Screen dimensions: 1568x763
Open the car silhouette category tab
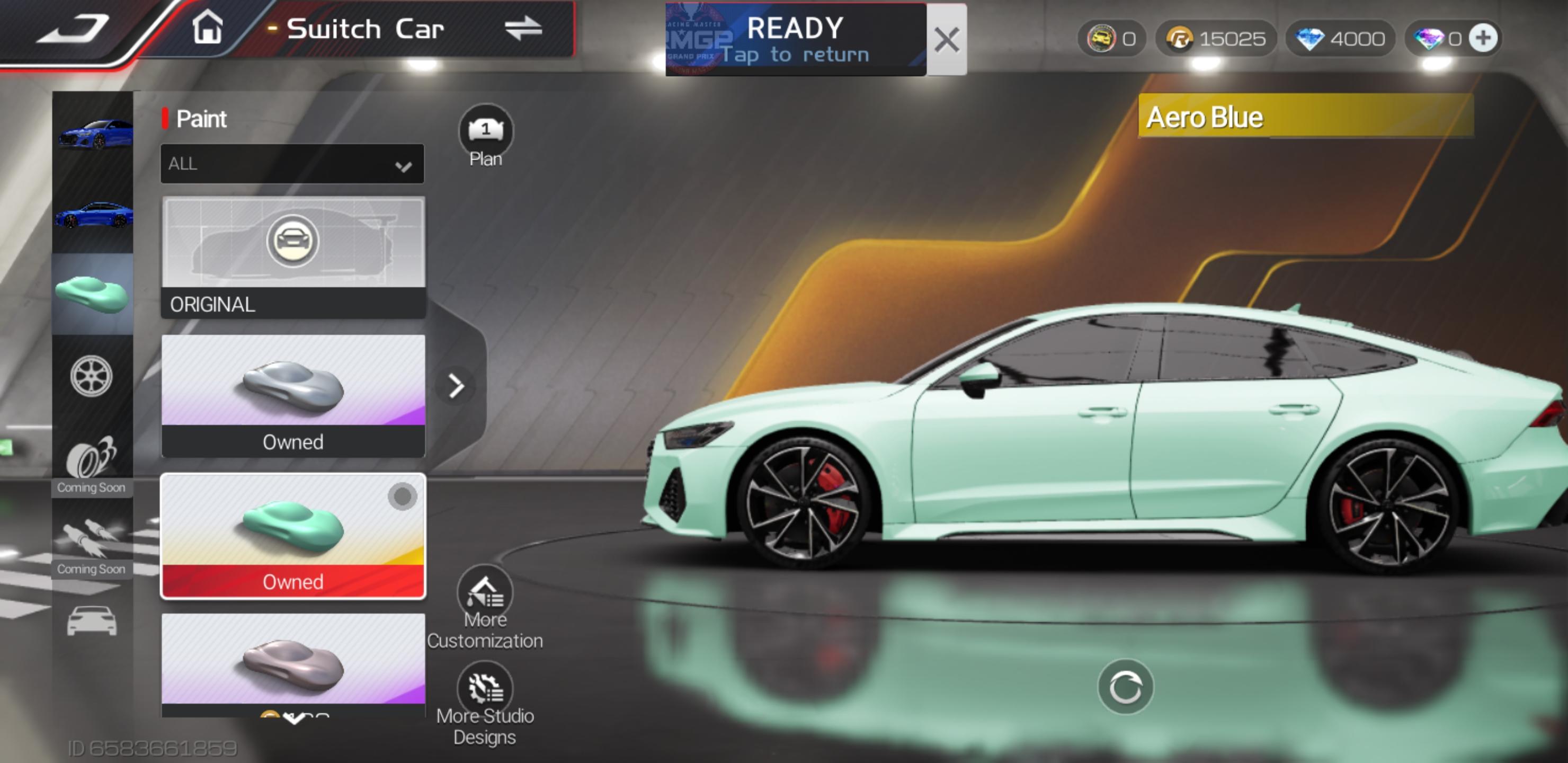(91, 621)
